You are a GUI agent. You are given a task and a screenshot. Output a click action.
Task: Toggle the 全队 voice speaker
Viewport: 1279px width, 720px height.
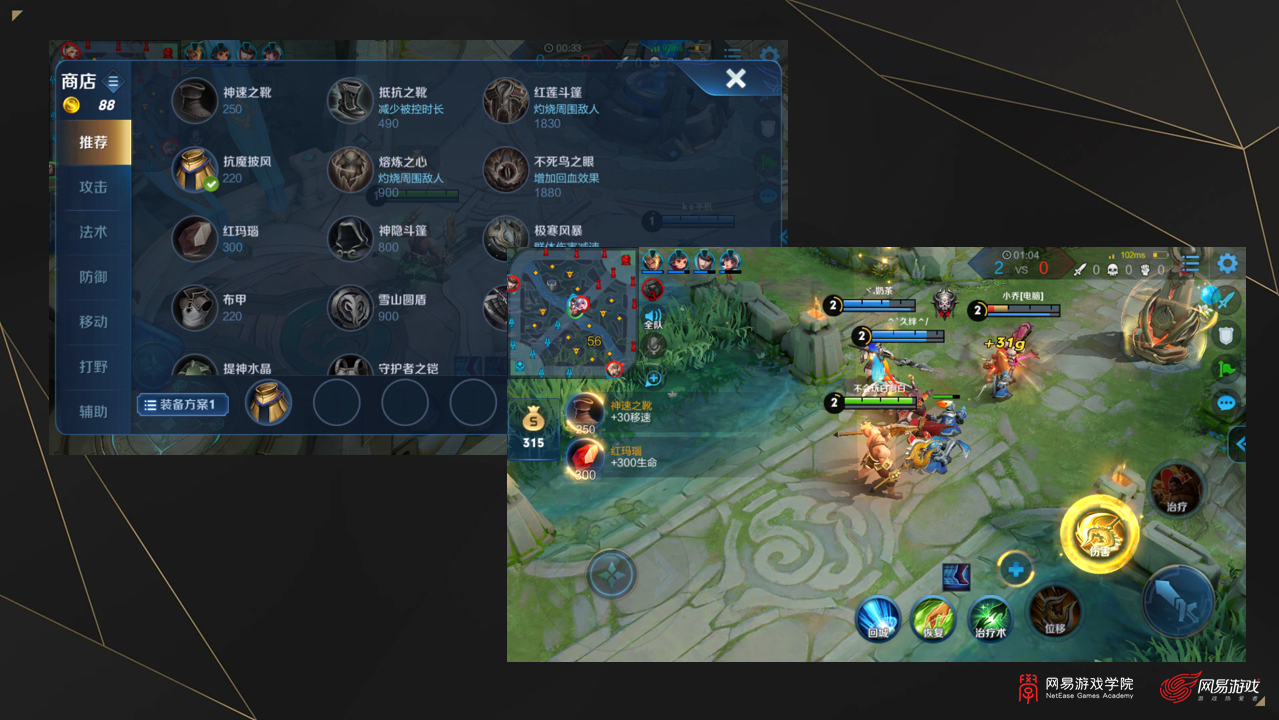[x=653, y=317]
